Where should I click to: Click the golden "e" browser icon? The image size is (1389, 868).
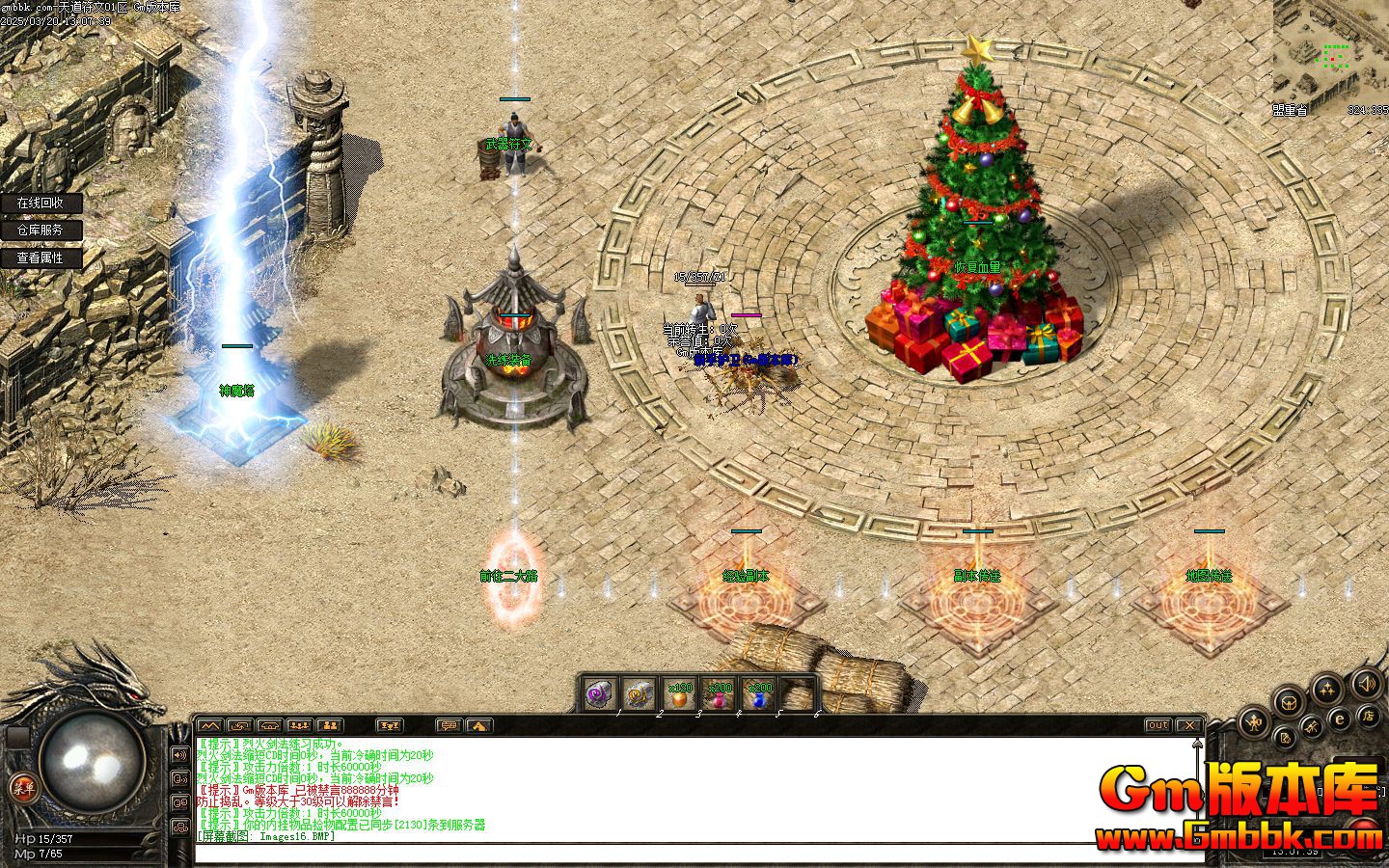[1340, 719]
